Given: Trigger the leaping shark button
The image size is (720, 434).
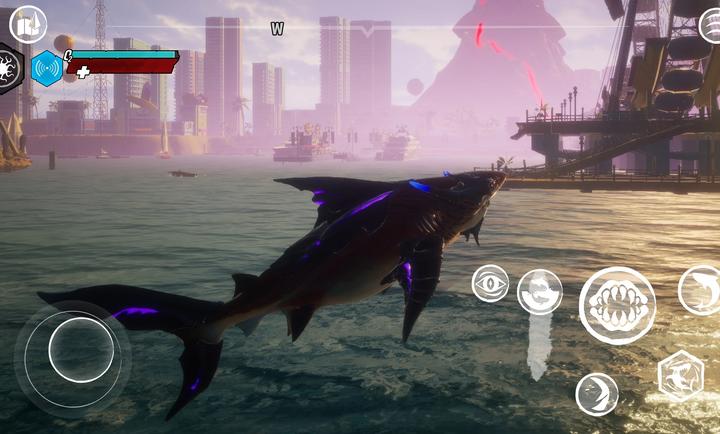Looking at the screenshot, I should tap(700, 290).
